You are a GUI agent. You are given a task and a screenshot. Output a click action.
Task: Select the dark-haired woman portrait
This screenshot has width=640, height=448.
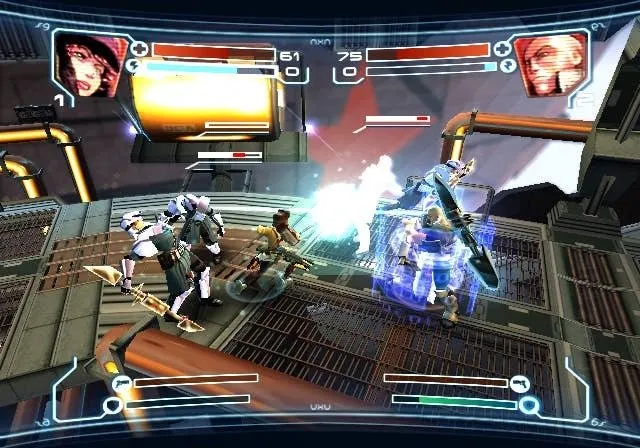90,64
